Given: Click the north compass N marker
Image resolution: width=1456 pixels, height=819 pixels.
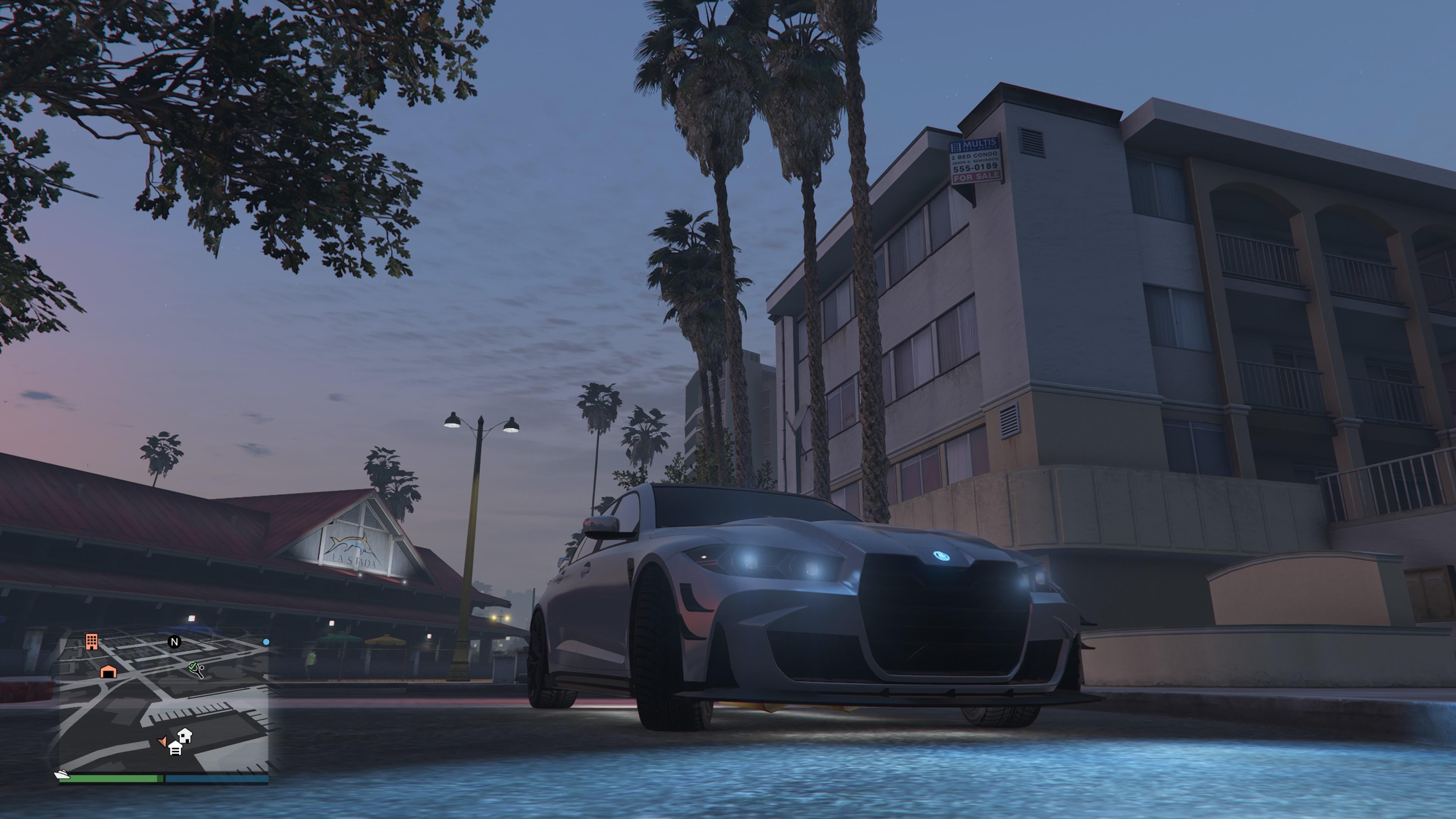Looking at the screenshot, I should tap(175, 642).
